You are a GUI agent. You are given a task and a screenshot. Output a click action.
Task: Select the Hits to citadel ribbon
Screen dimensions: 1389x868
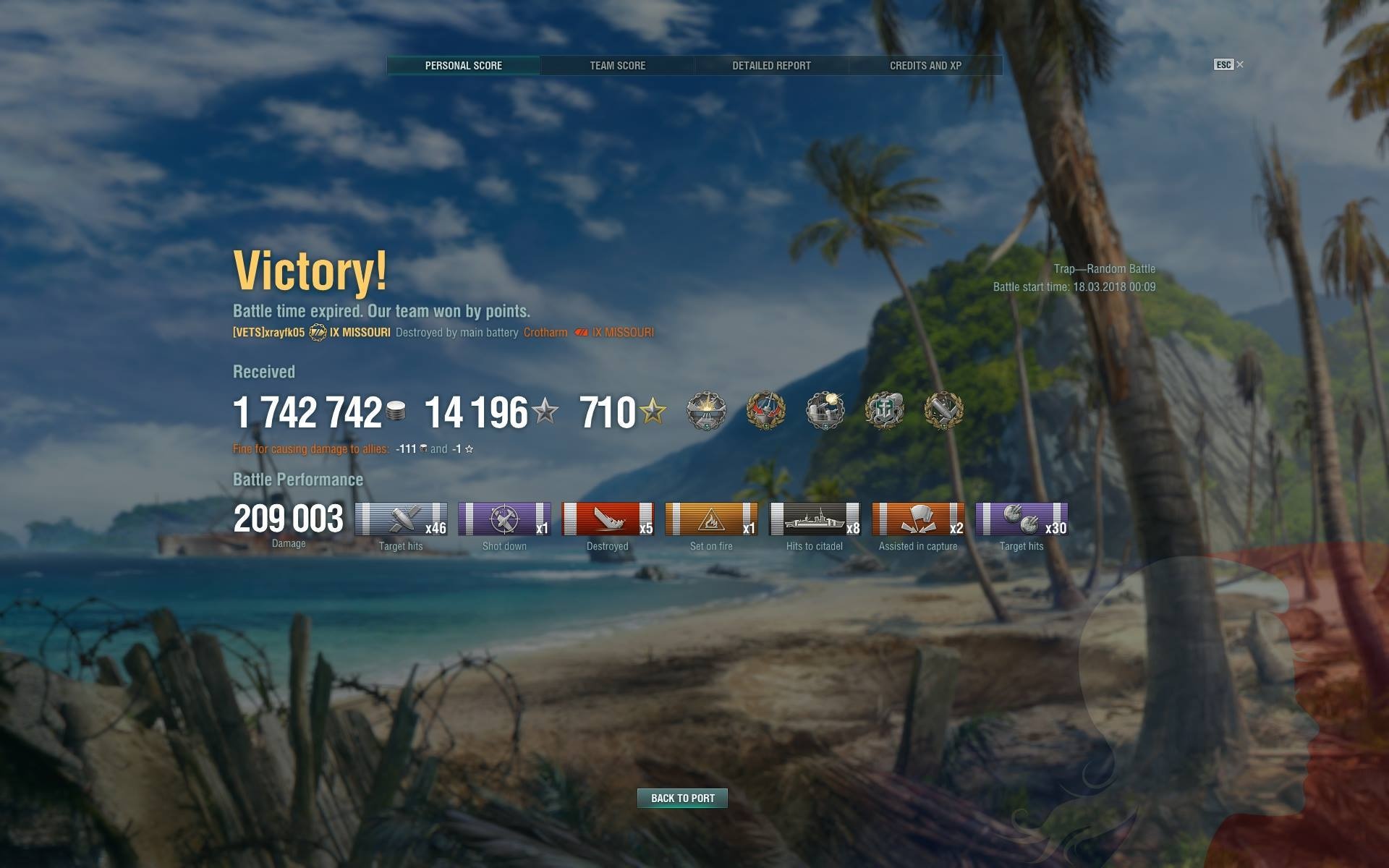815,519
